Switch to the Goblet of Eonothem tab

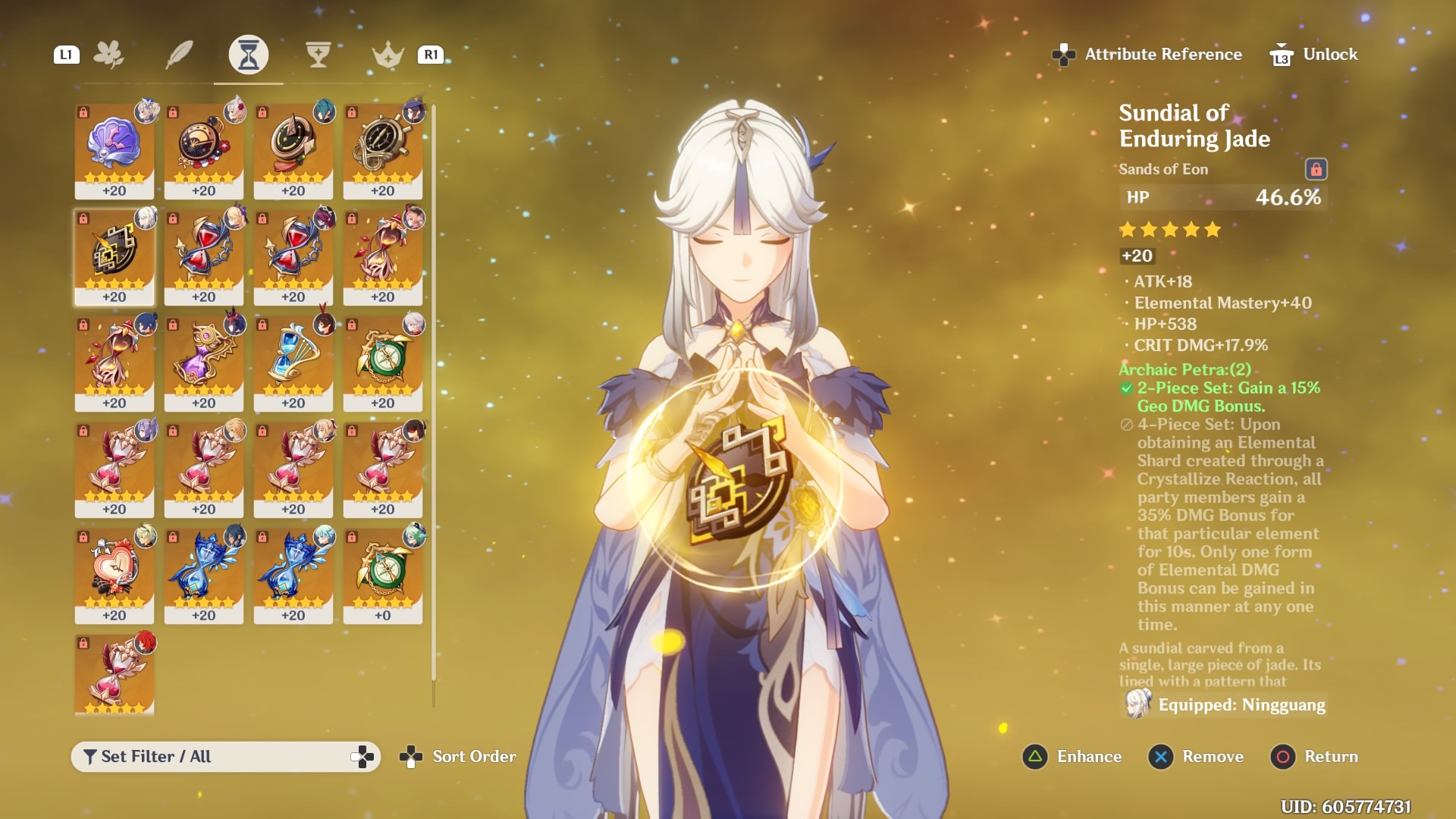[318, 55]
